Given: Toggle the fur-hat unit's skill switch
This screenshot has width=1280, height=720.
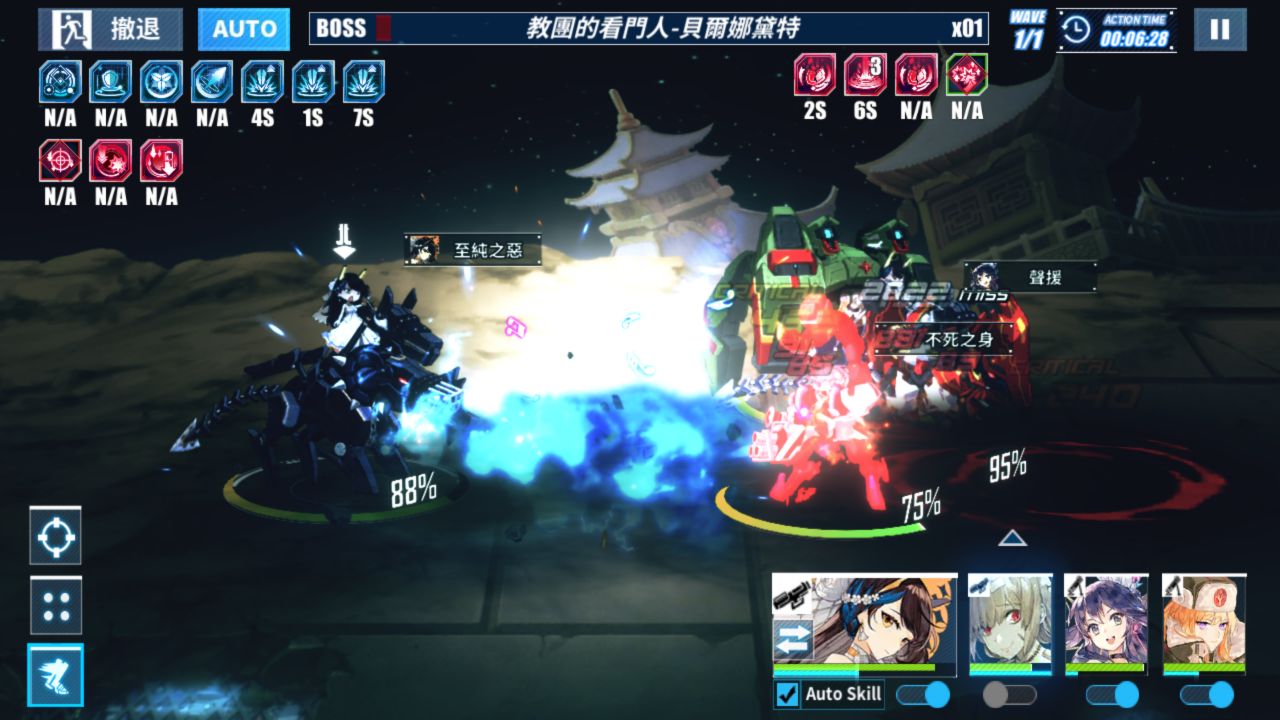Looking at the screenshot, I should click(1206, 694).
